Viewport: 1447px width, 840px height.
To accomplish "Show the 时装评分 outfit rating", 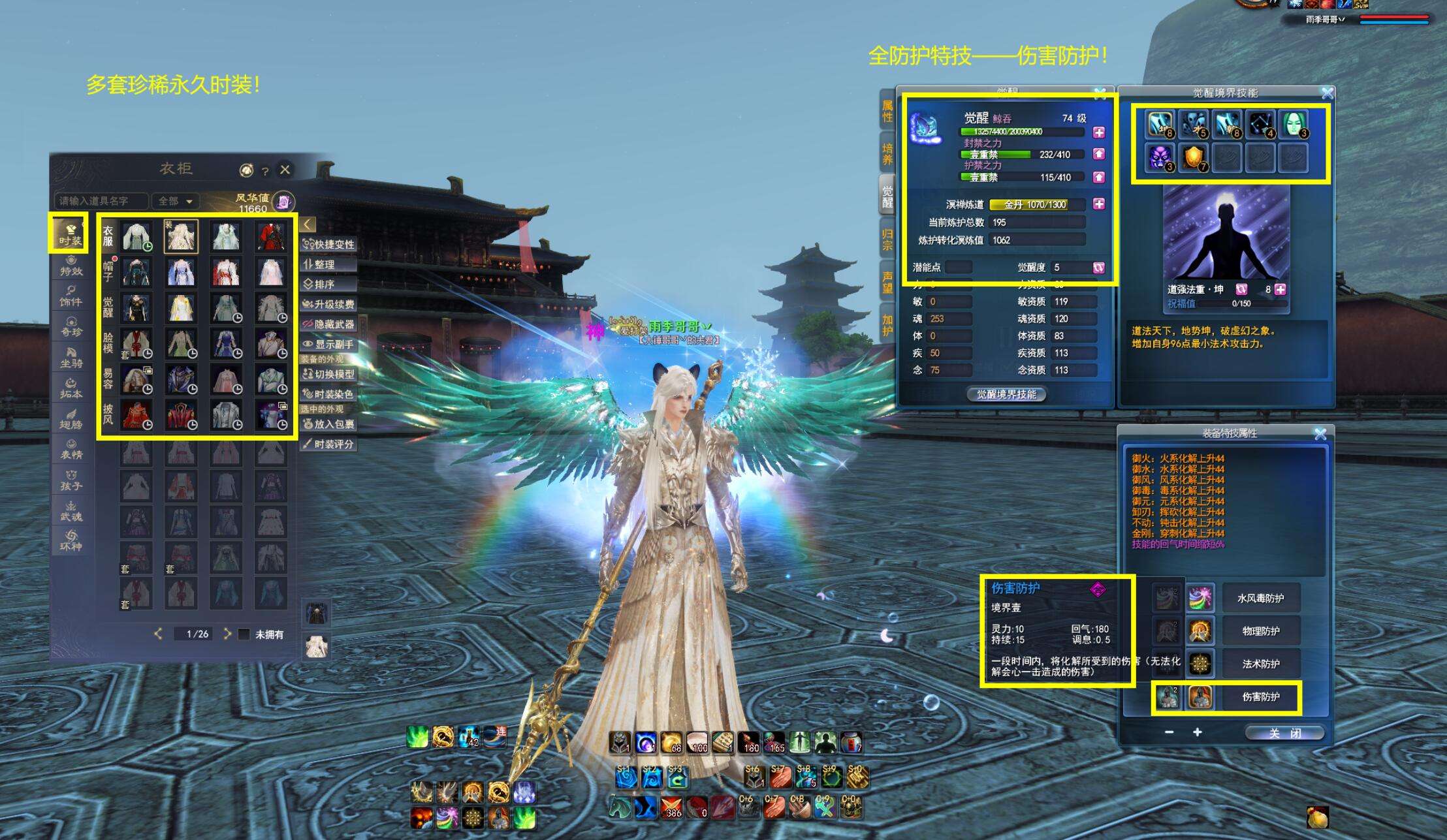I will click(328, 444).
